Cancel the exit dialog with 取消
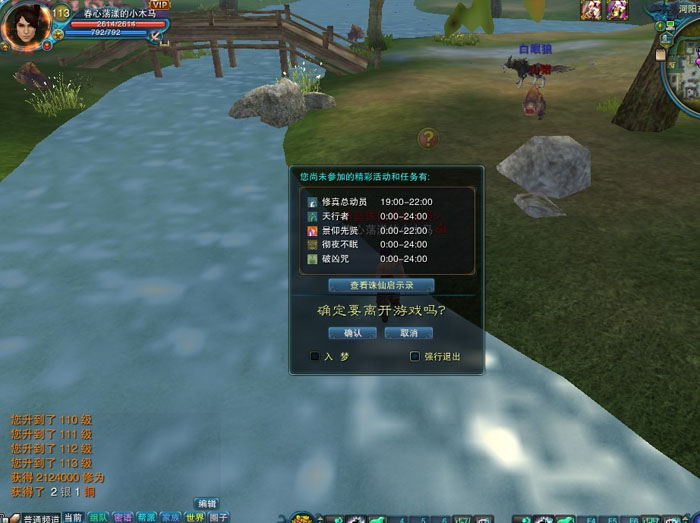 408,333
